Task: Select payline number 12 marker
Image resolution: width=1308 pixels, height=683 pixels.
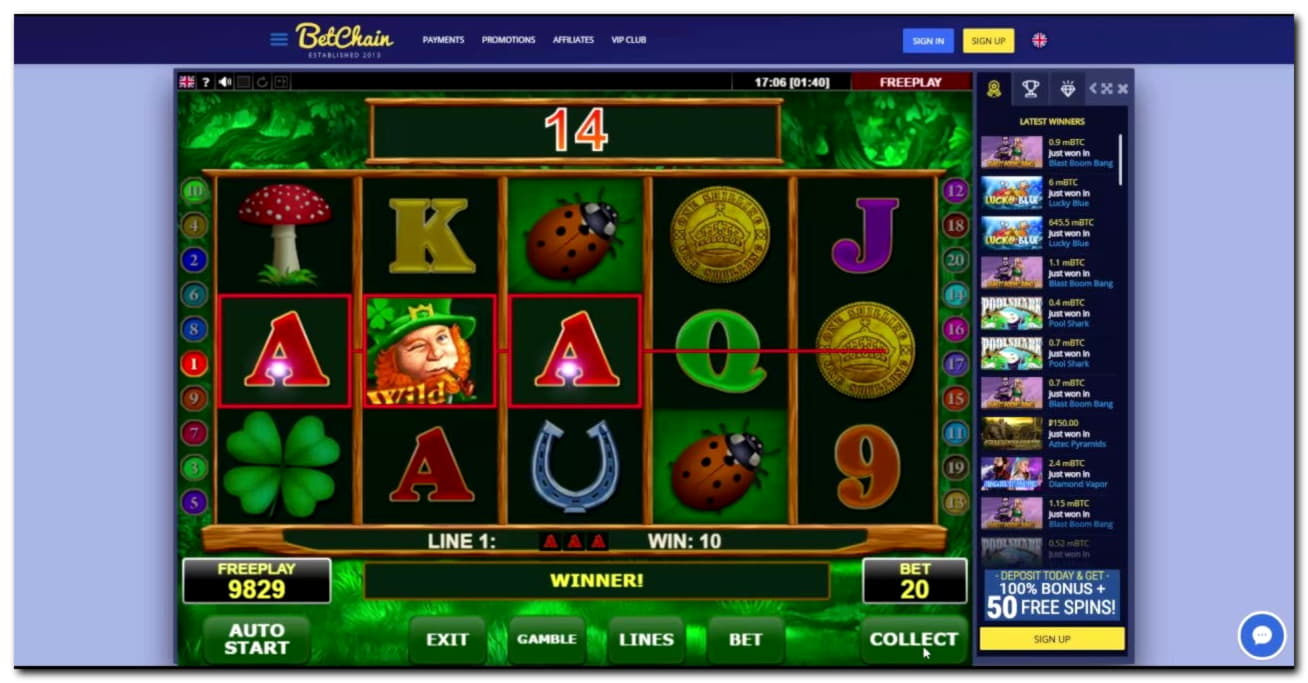Action: [955, 192]
